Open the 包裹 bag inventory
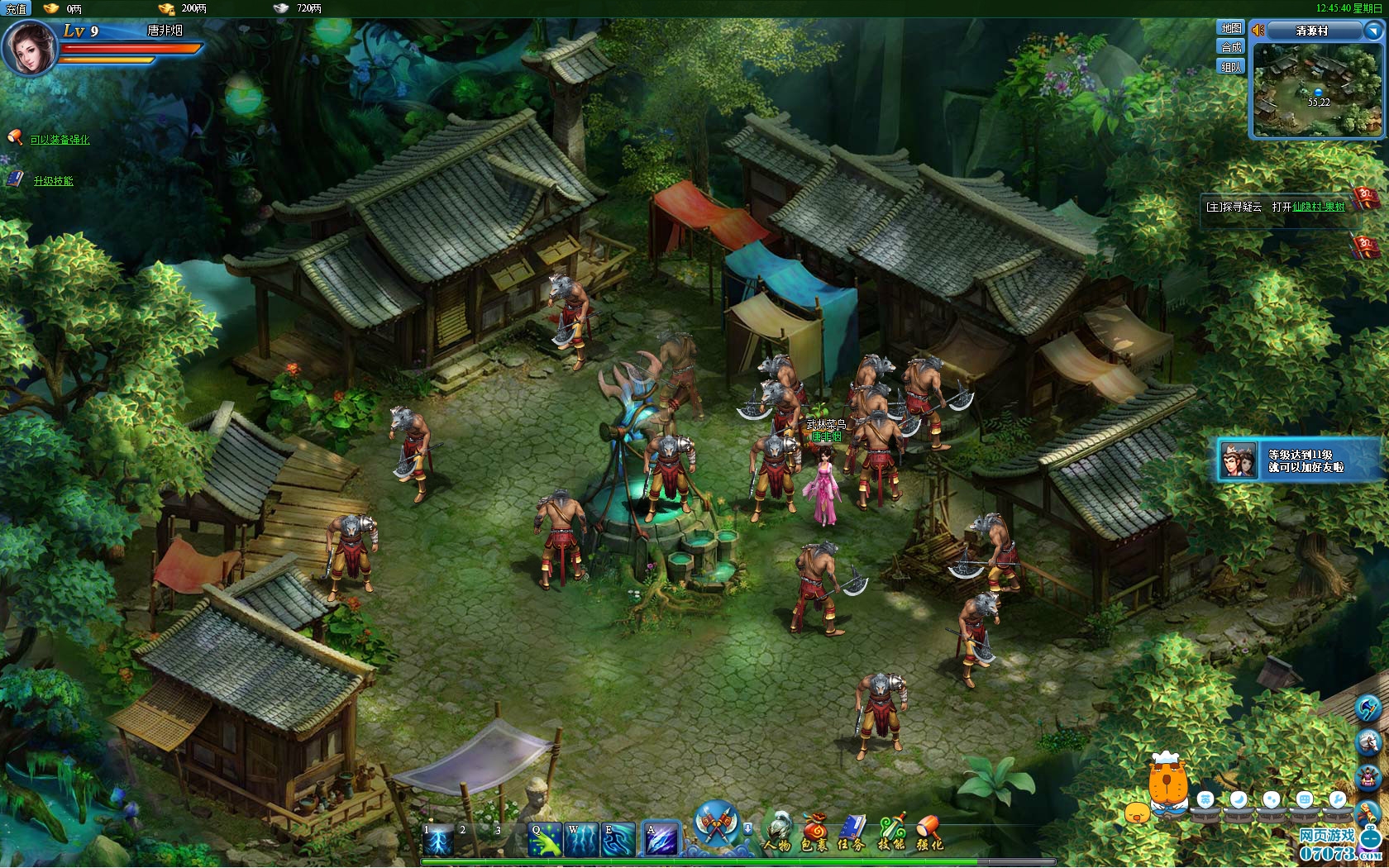The height and width of the screenshot is (868, 1389). tap(814, 832)
